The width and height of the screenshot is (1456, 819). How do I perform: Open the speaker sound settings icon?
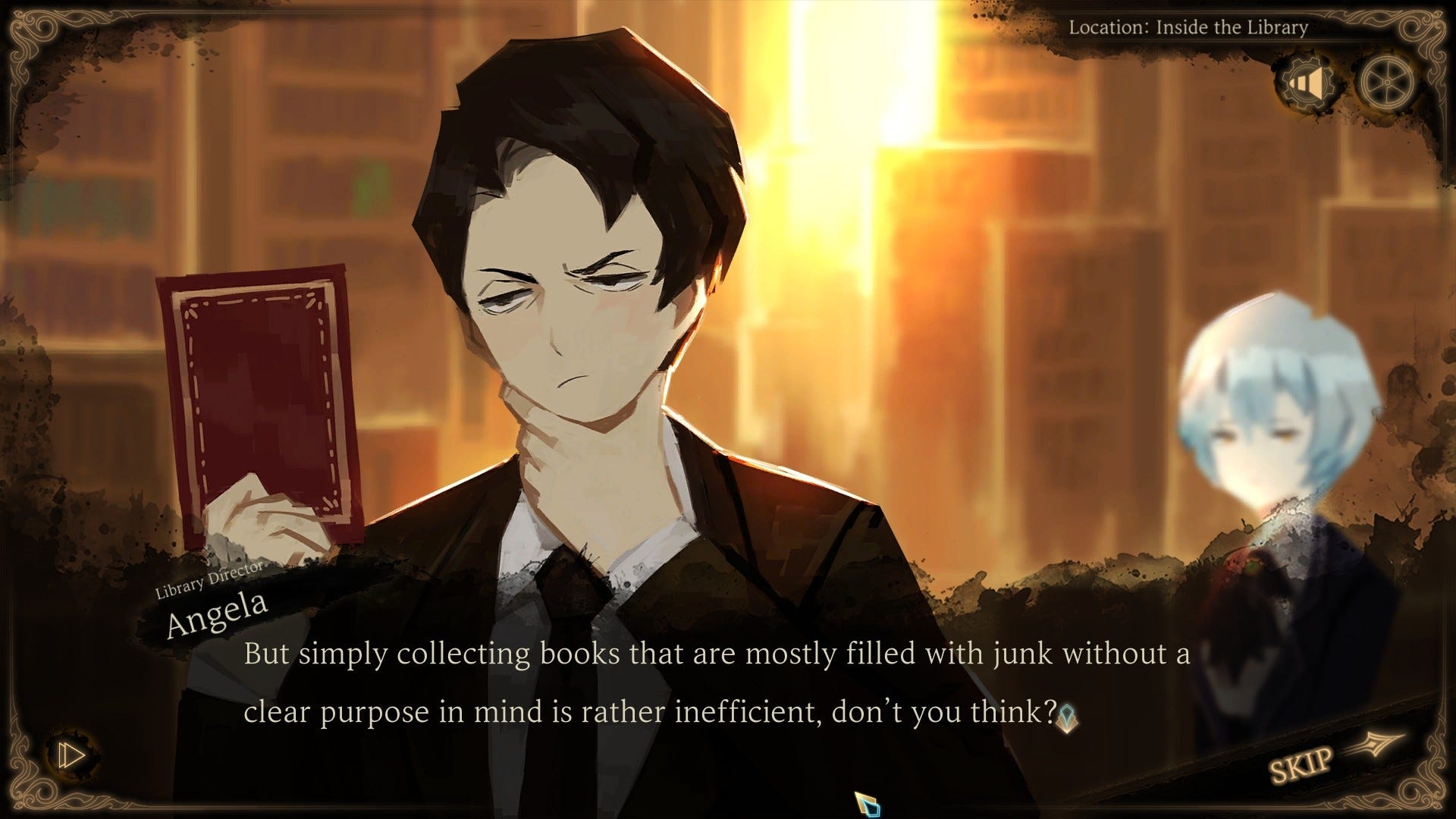(1307, 82)
